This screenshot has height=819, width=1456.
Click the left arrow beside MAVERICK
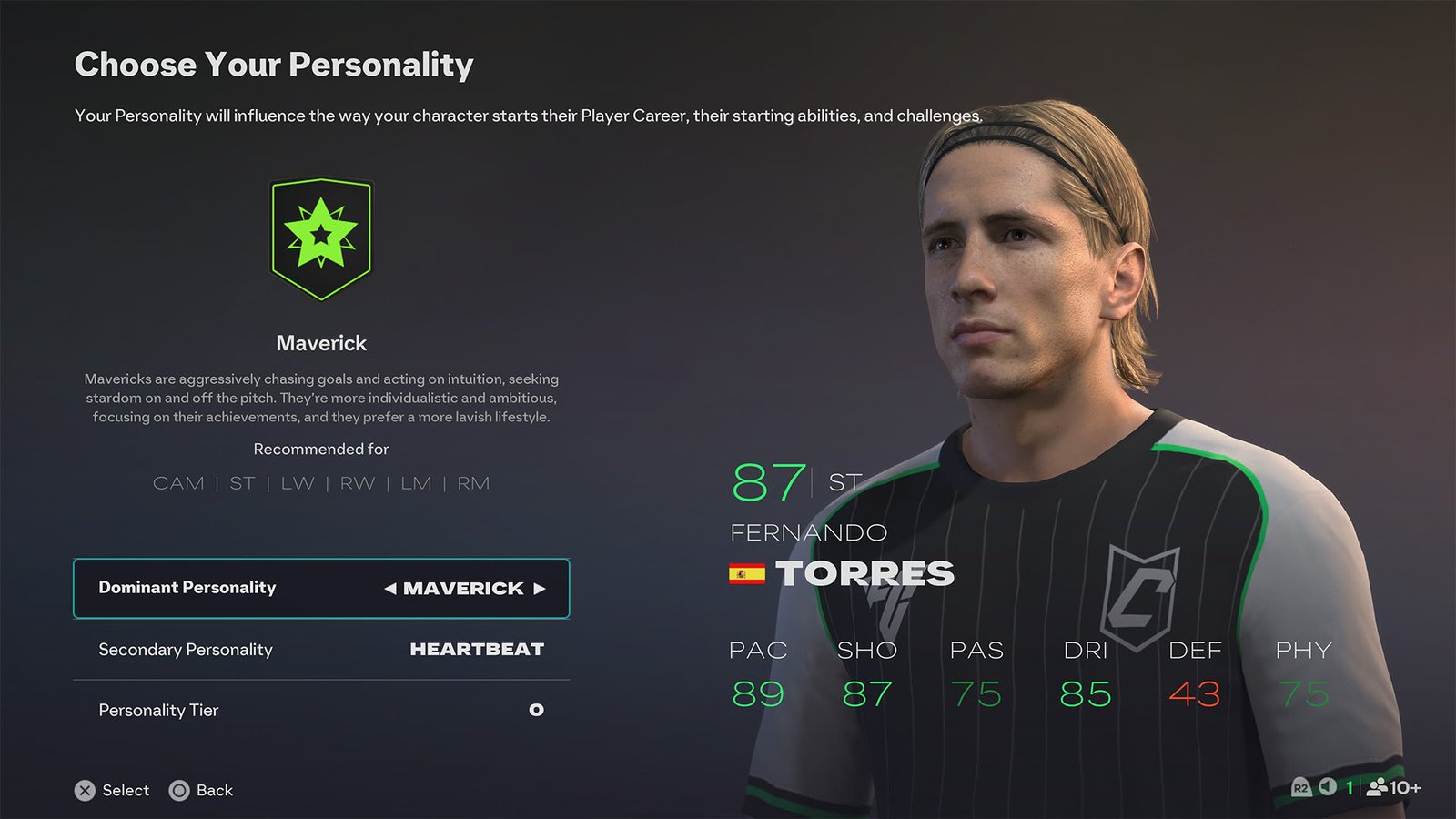point(390,589)
